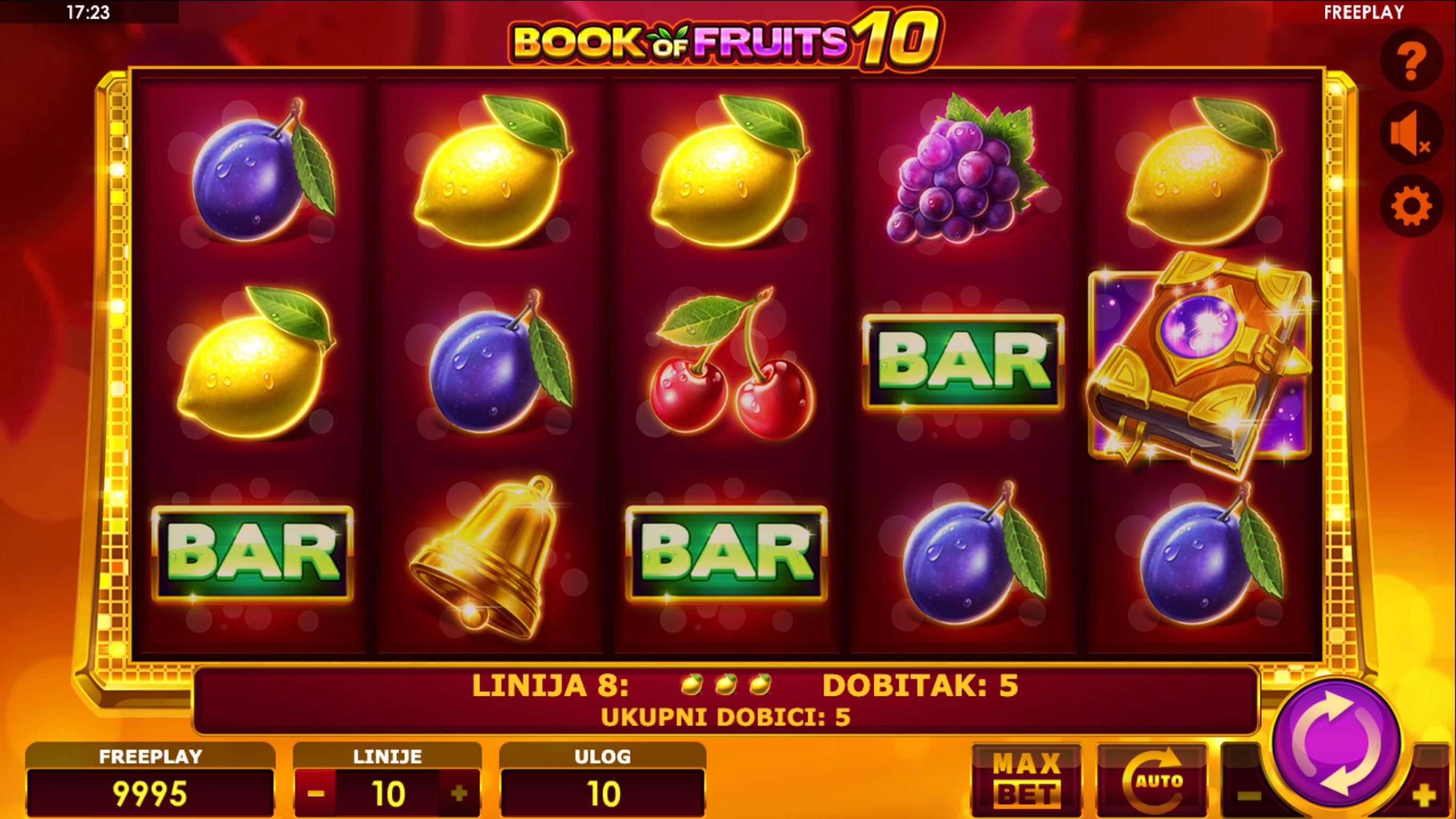This screenshot has height=819, width=1456.
Task: Increase the number of Linije
Action: (x=459, y=793)
